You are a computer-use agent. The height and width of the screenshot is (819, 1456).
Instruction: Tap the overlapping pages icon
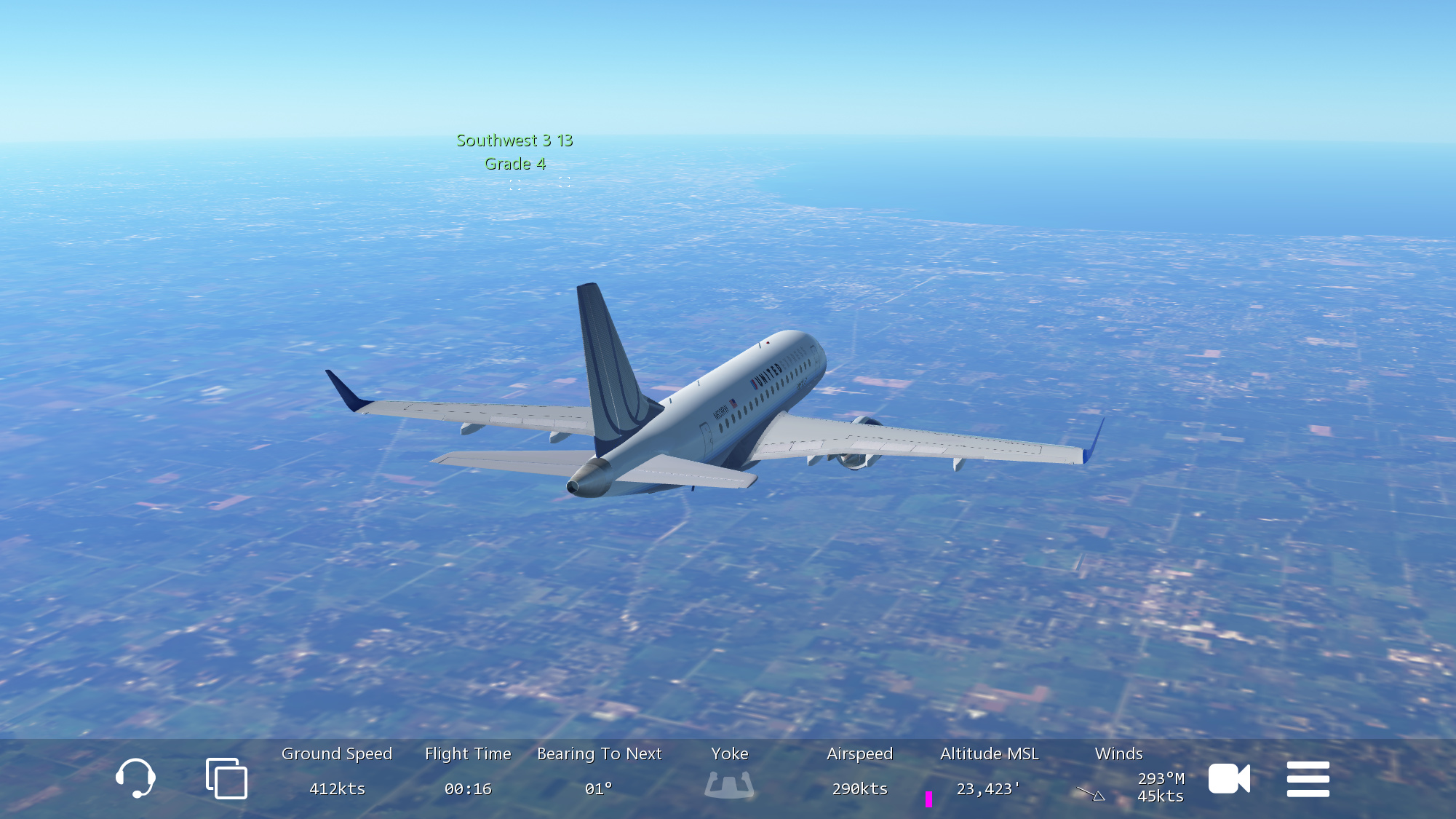point(226,778)
